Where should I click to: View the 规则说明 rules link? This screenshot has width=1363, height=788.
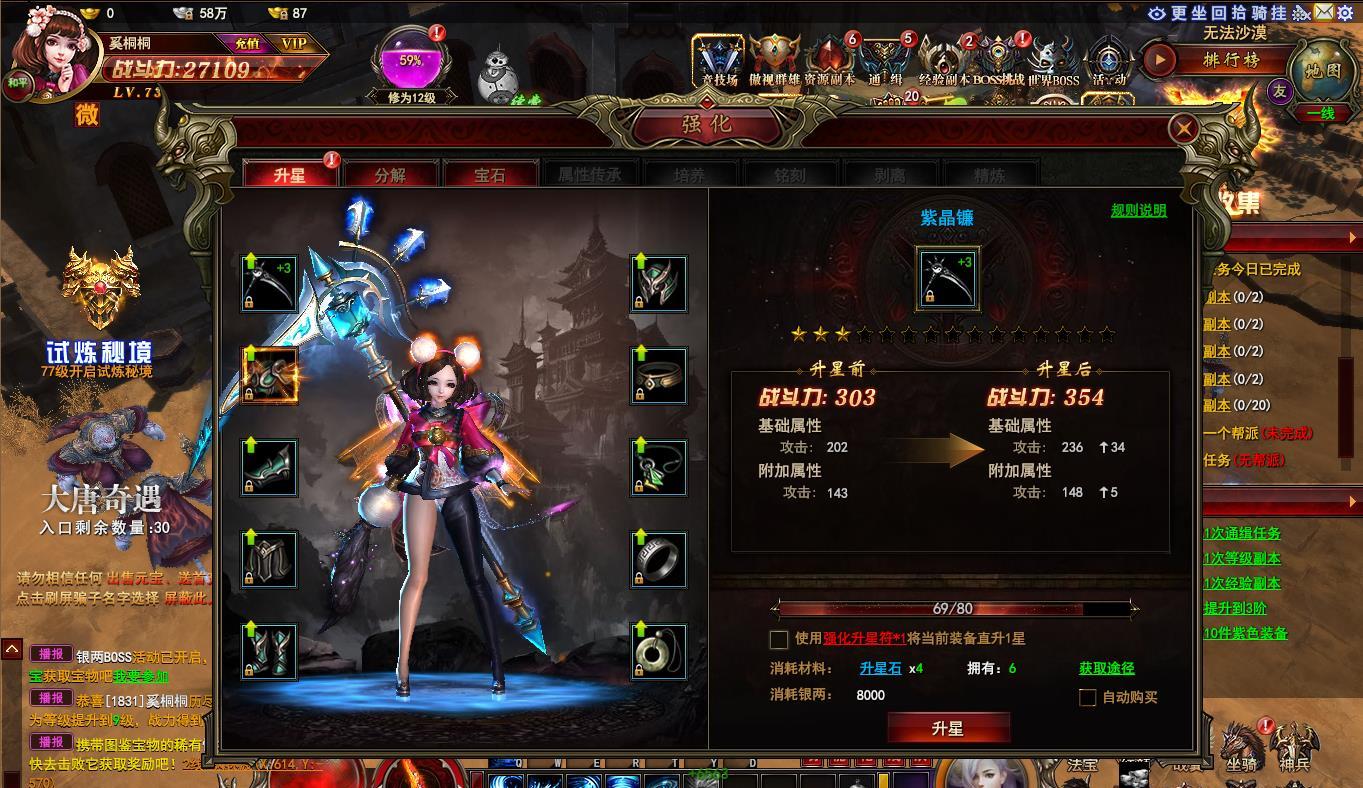pos(1138,210)
